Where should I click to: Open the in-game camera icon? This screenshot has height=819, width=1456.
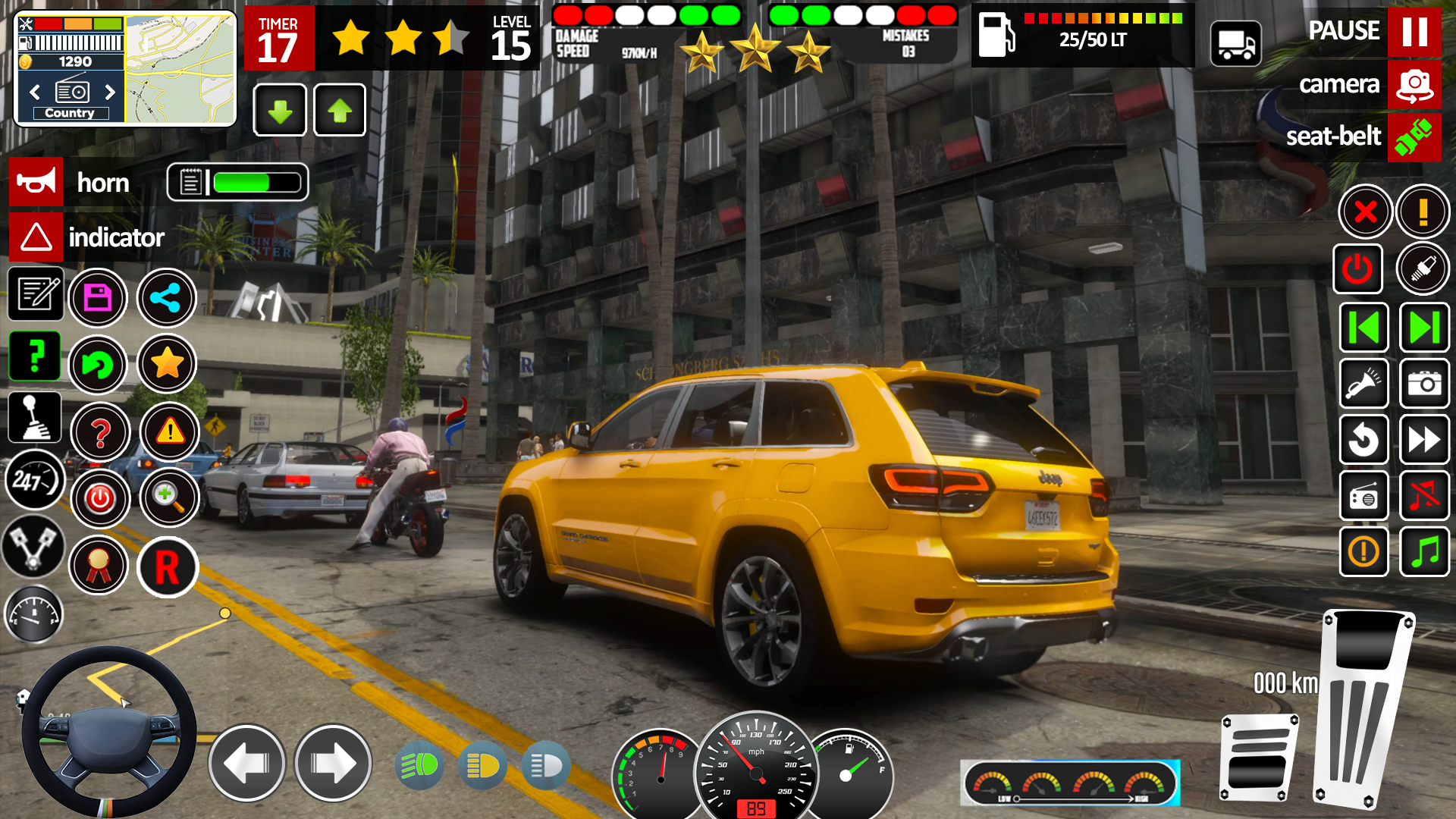pyautogui.click(x=1424, y=383)
